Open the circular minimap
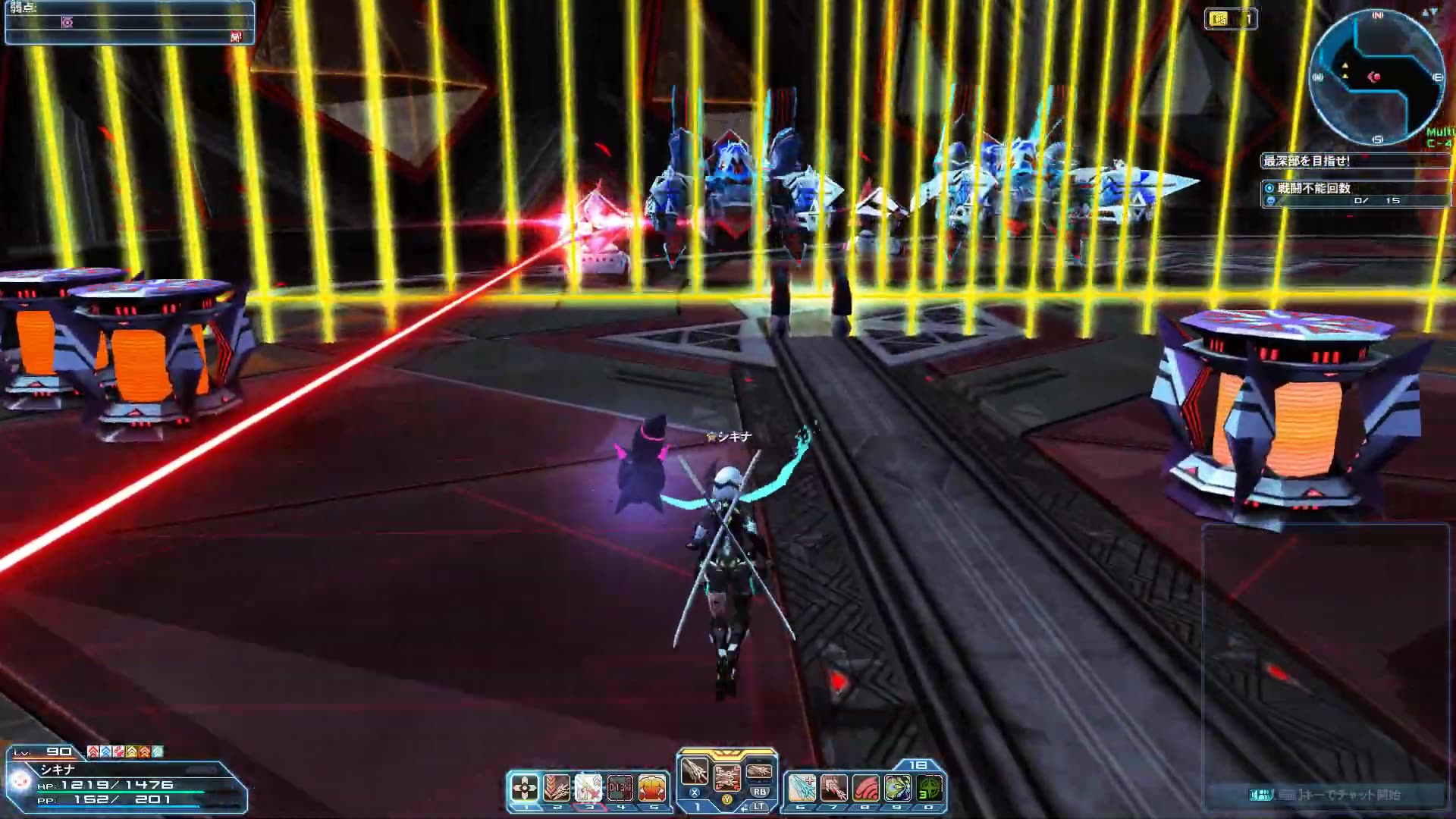 point(1376,77)
